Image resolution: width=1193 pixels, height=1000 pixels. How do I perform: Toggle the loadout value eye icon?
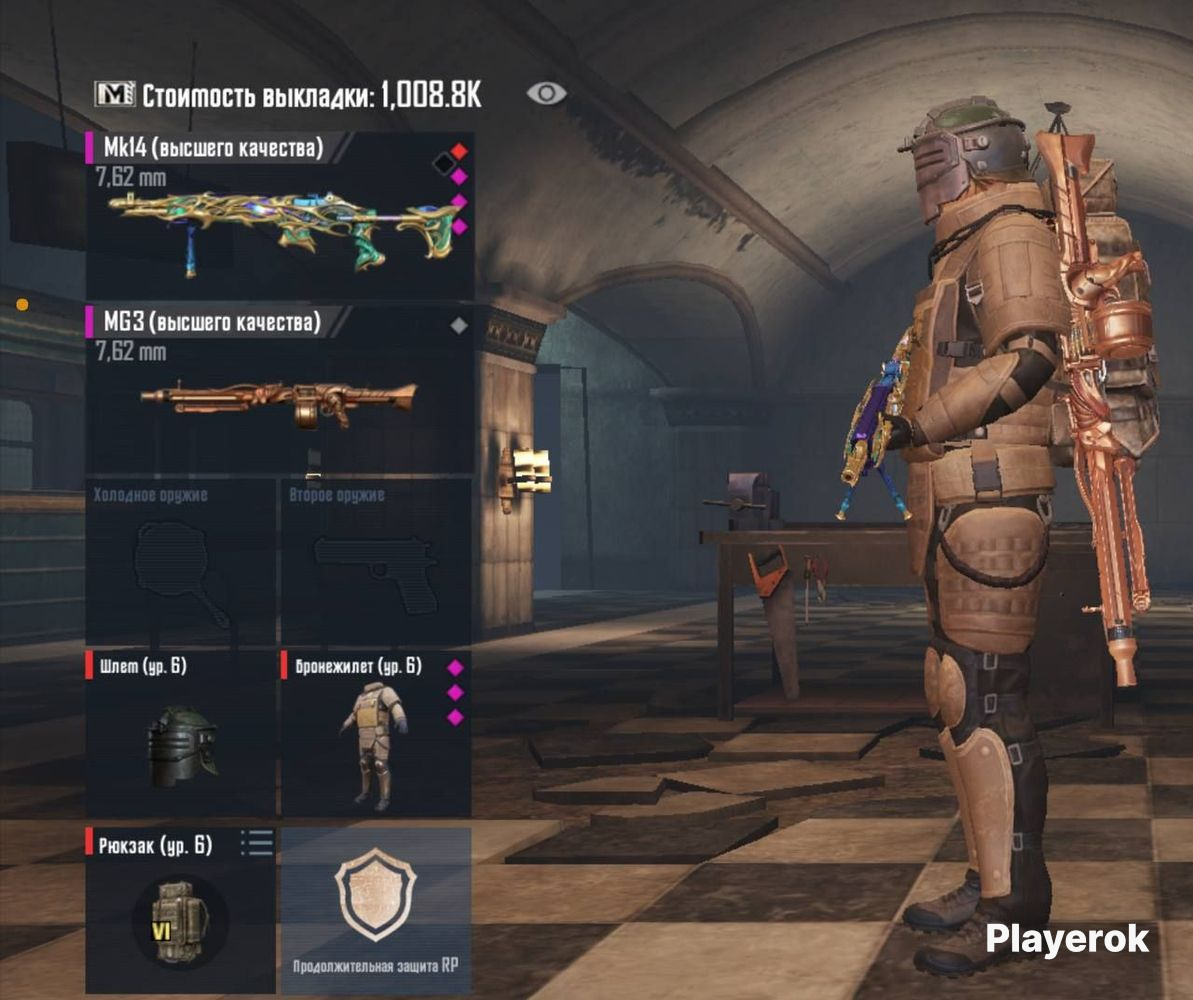pos(546,94)
